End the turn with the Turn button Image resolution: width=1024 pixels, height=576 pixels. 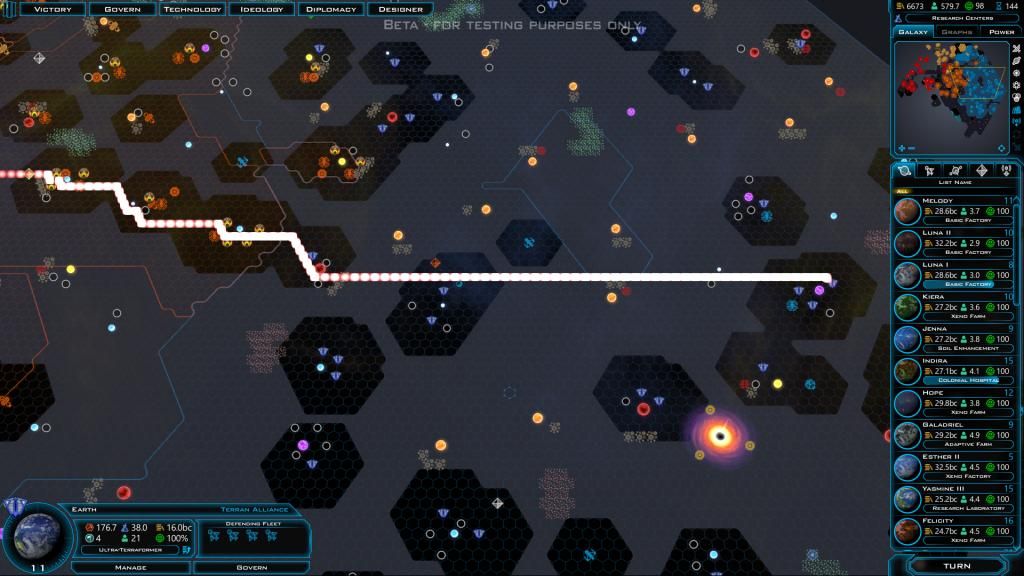956,566
